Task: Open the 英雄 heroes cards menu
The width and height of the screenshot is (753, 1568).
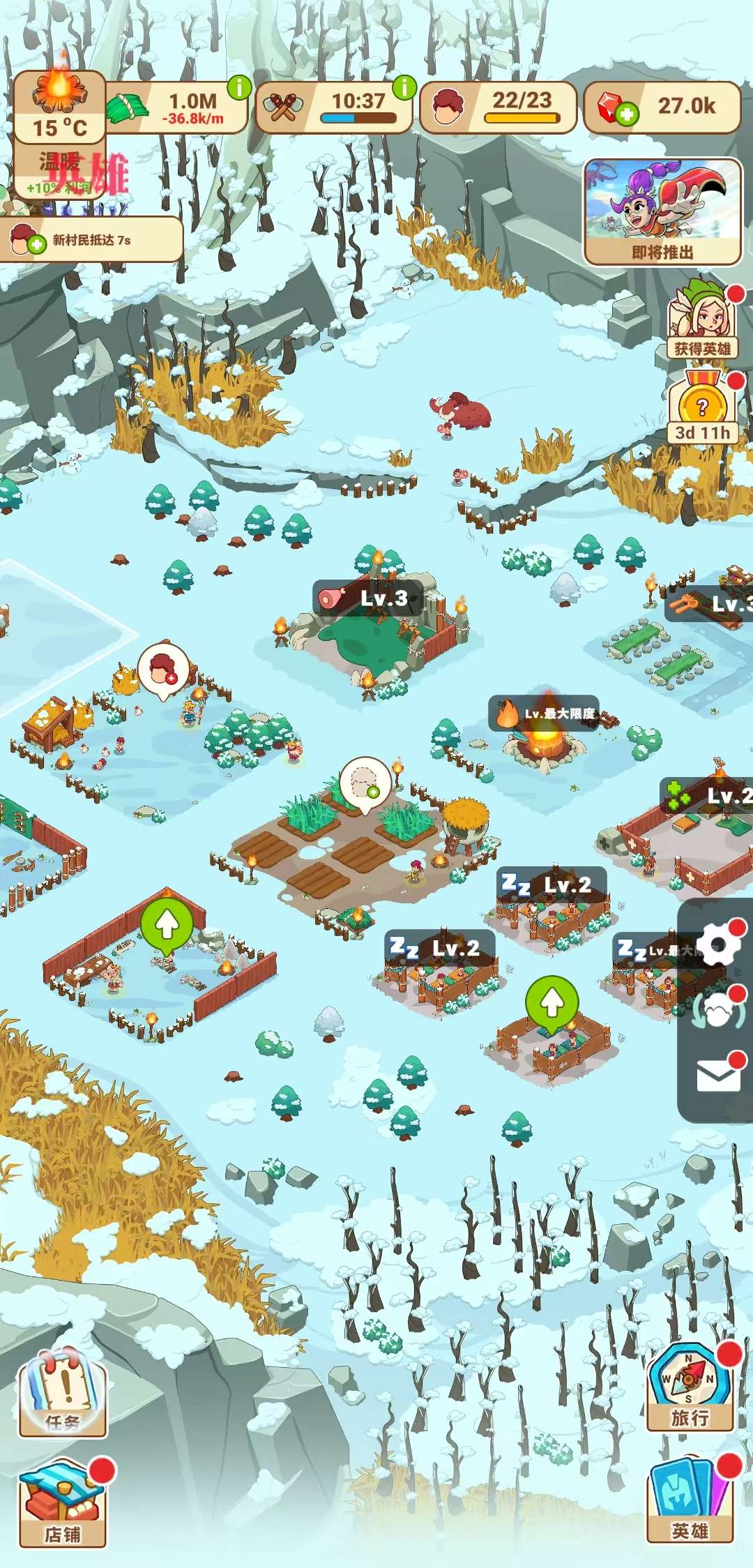Action: tap(690, 1500)
